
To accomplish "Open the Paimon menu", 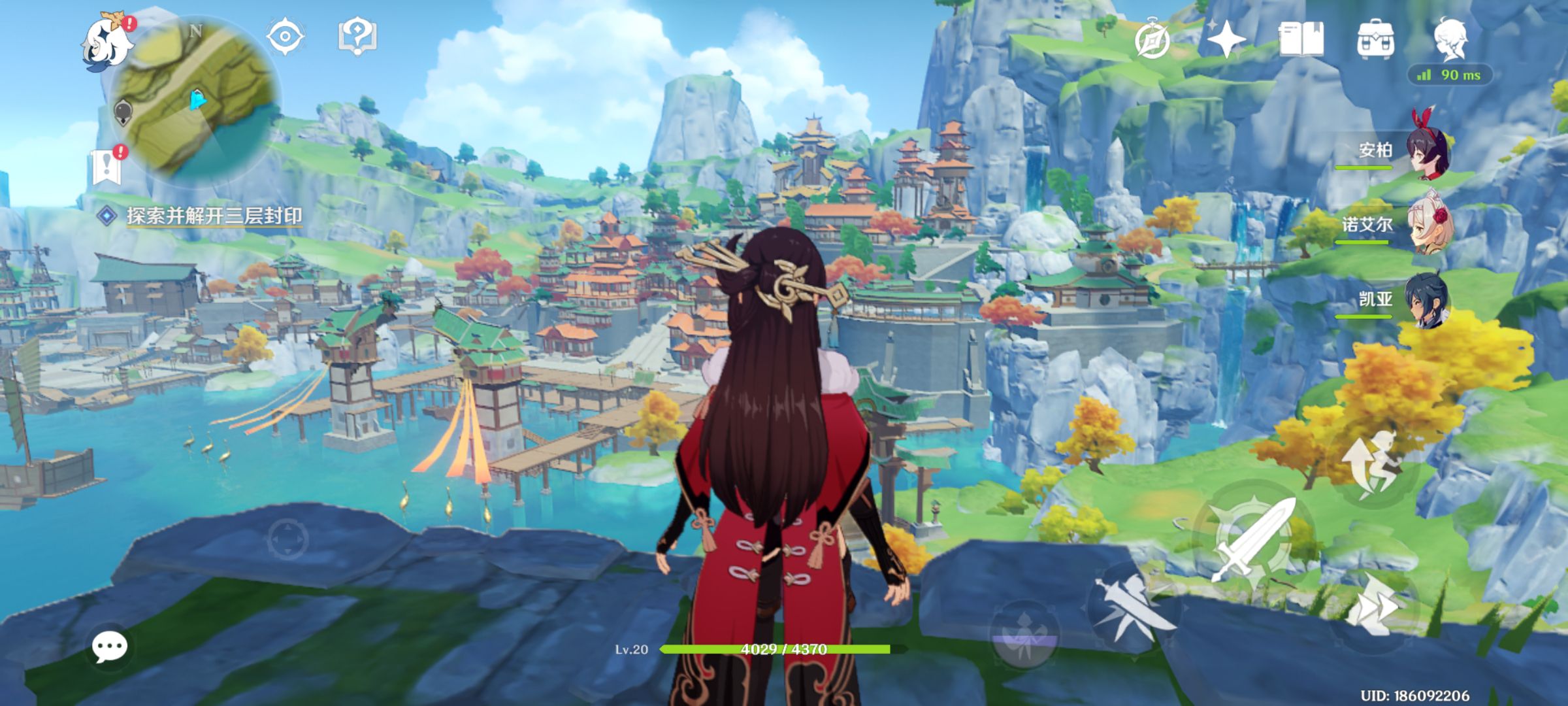I will click(x=106, y=41).
